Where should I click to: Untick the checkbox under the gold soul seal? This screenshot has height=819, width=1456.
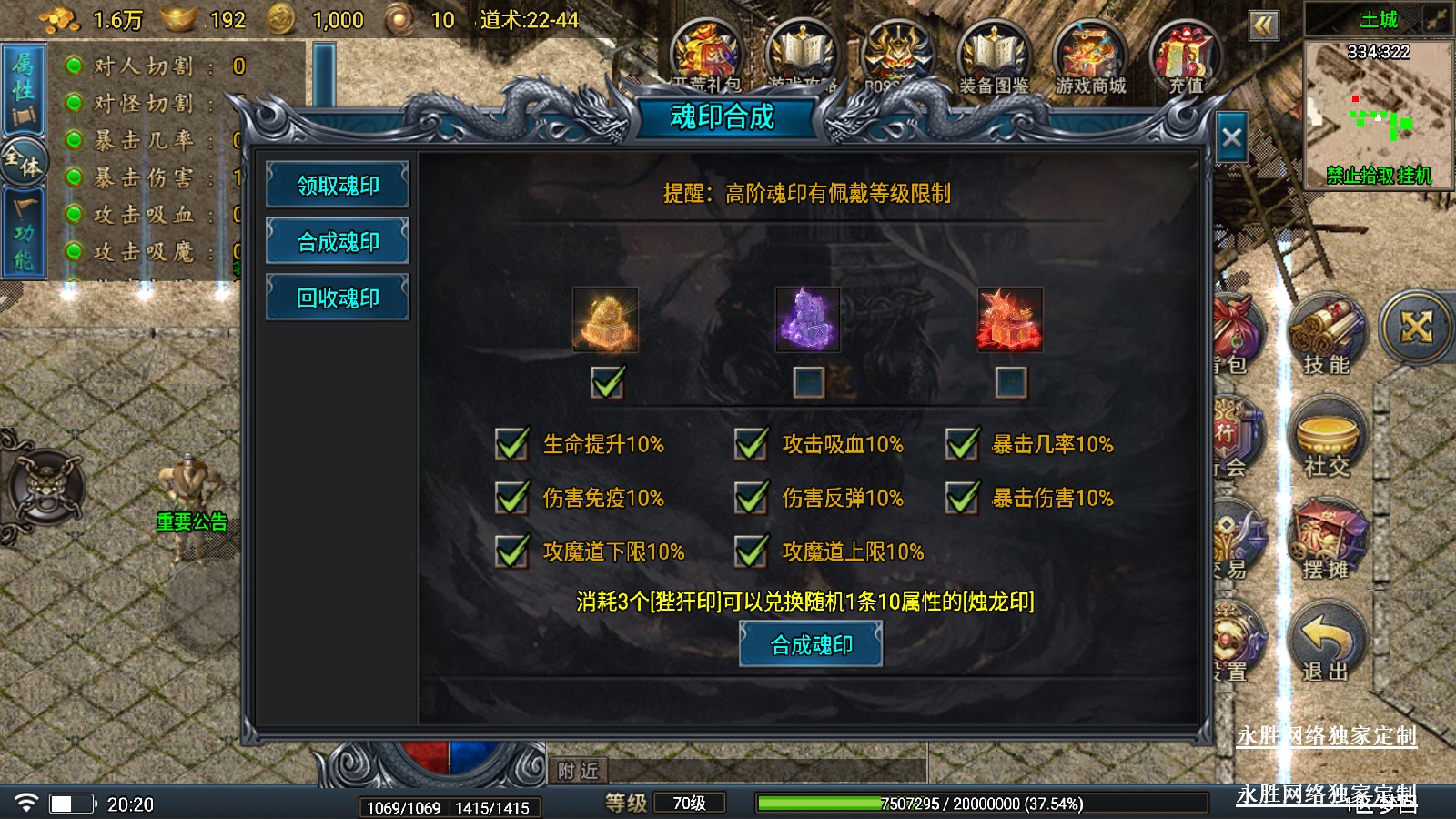[607, 382]
